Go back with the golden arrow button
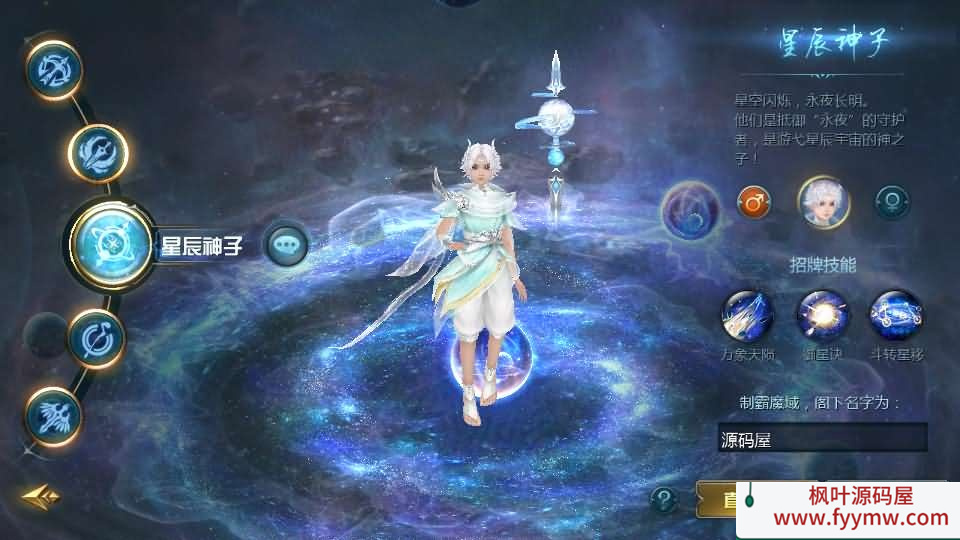The image size is (960, 540). point(41,496)
